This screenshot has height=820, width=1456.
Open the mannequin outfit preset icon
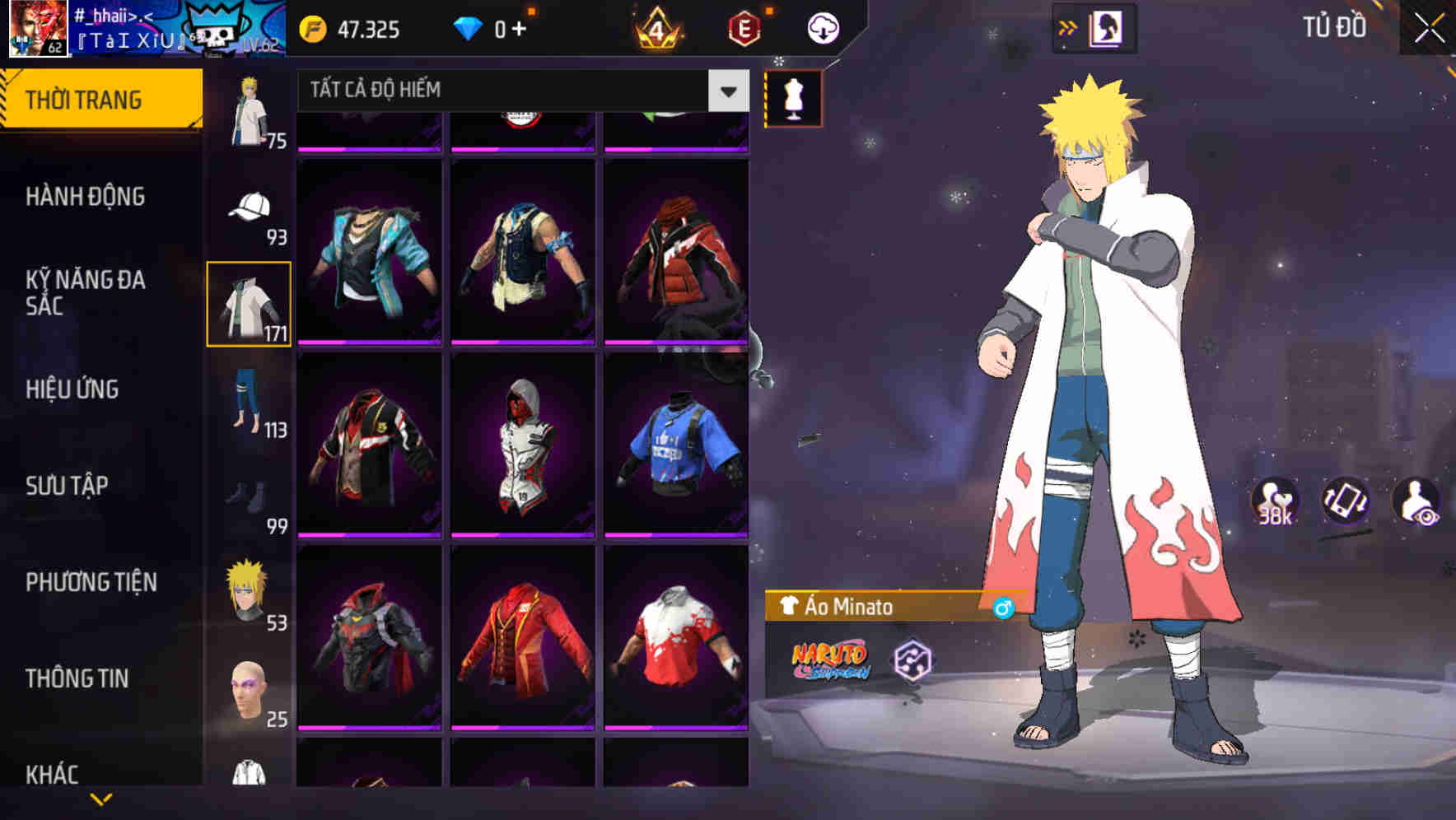point(792,97)
